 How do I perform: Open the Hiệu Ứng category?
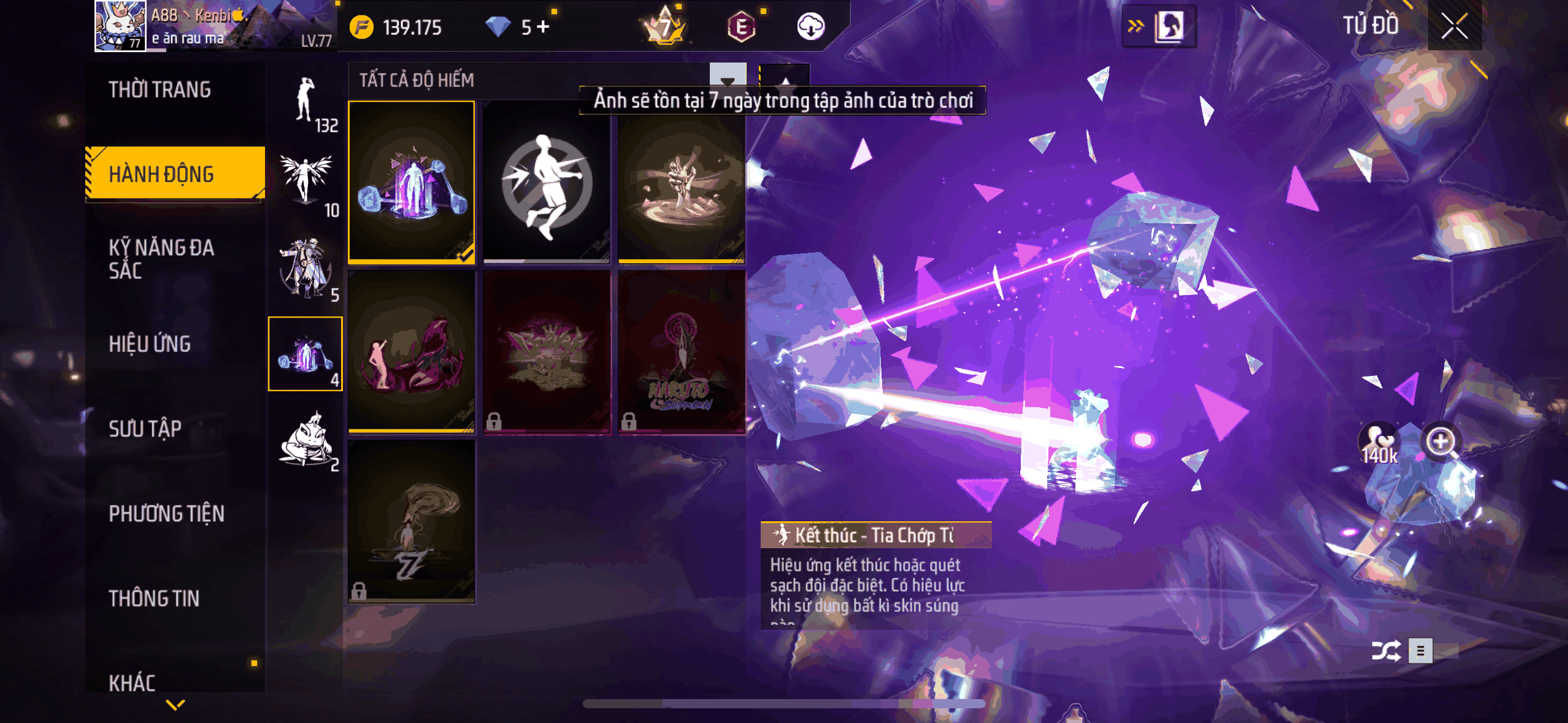[x=150, y=343]
